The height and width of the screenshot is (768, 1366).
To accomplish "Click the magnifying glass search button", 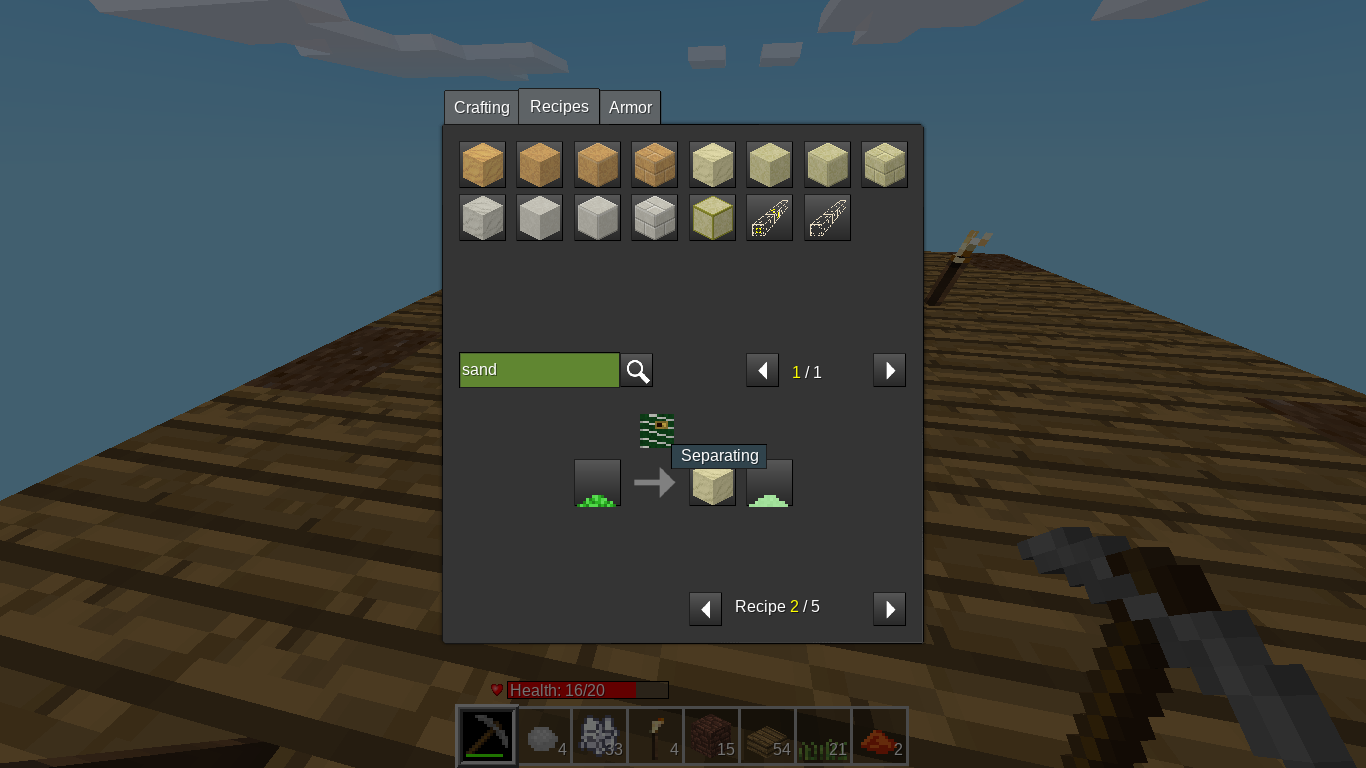I will coord(637,371).
